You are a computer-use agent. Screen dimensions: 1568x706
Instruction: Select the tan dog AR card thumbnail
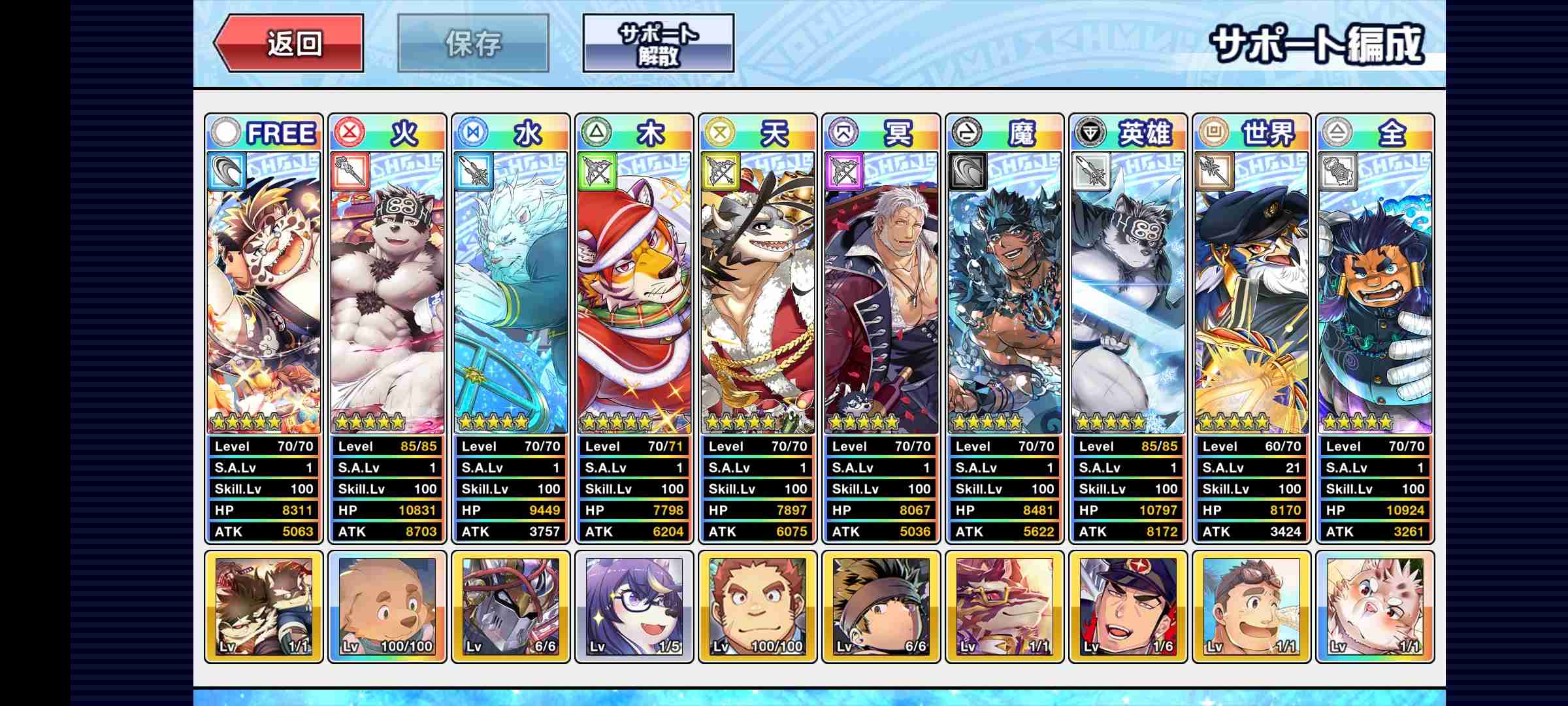(387, 607)
